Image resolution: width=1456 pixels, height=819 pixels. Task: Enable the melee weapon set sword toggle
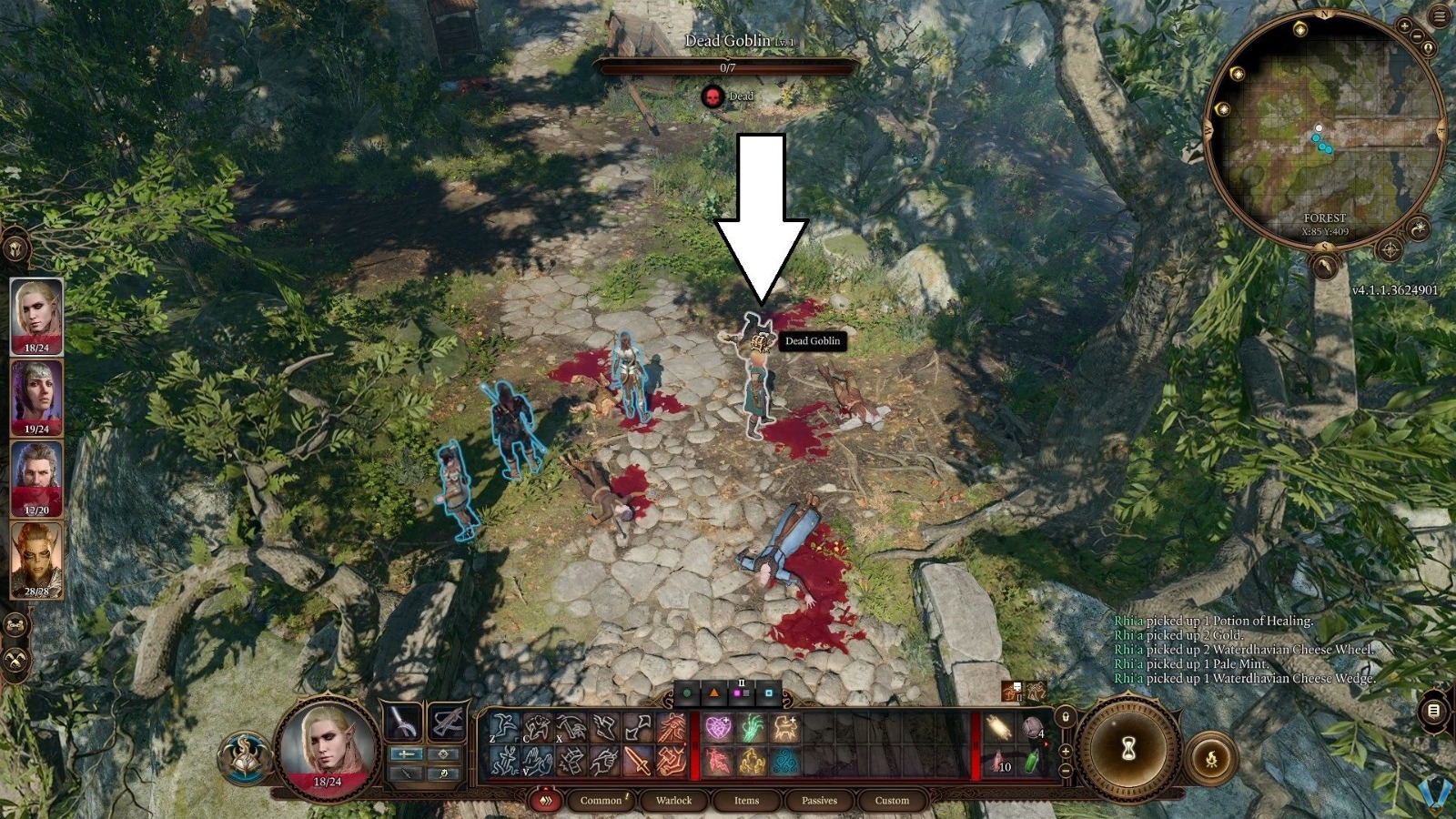click(x=408, y=753)
